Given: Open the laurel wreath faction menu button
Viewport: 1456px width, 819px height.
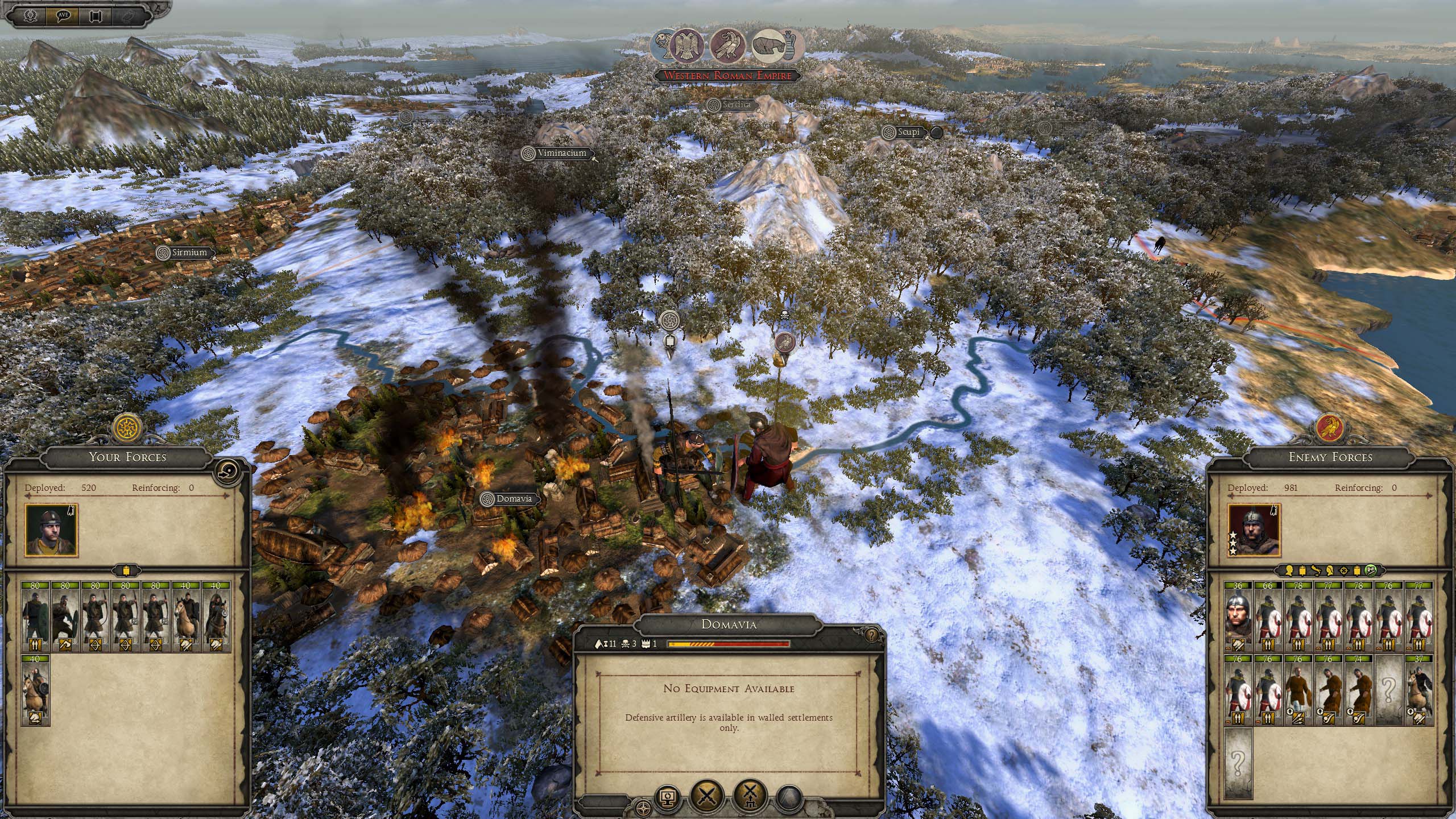Looking at the screenshot, I should (31, 14).
